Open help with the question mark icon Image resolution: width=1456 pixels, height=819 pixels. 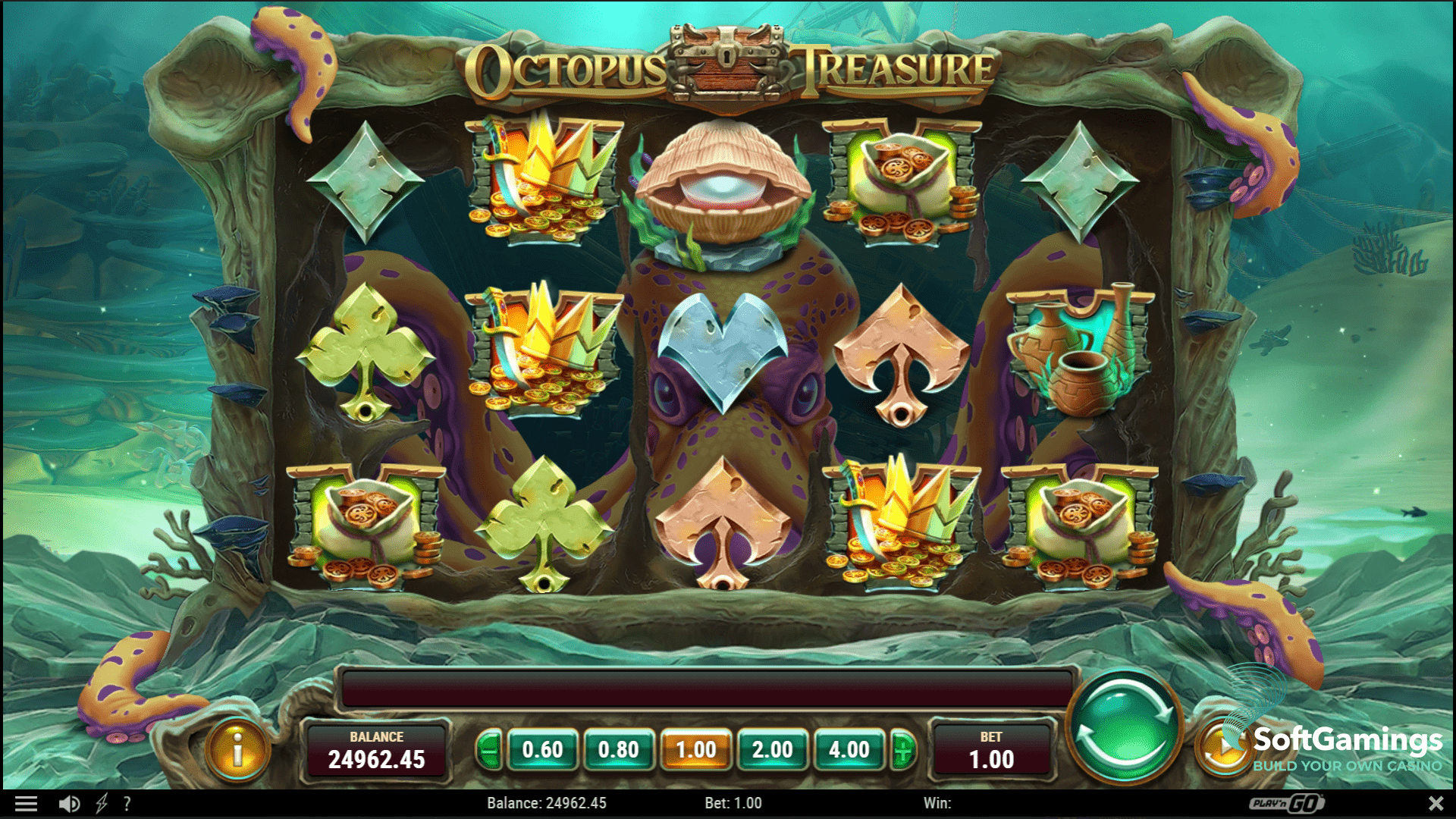click(x=127, y=802)
